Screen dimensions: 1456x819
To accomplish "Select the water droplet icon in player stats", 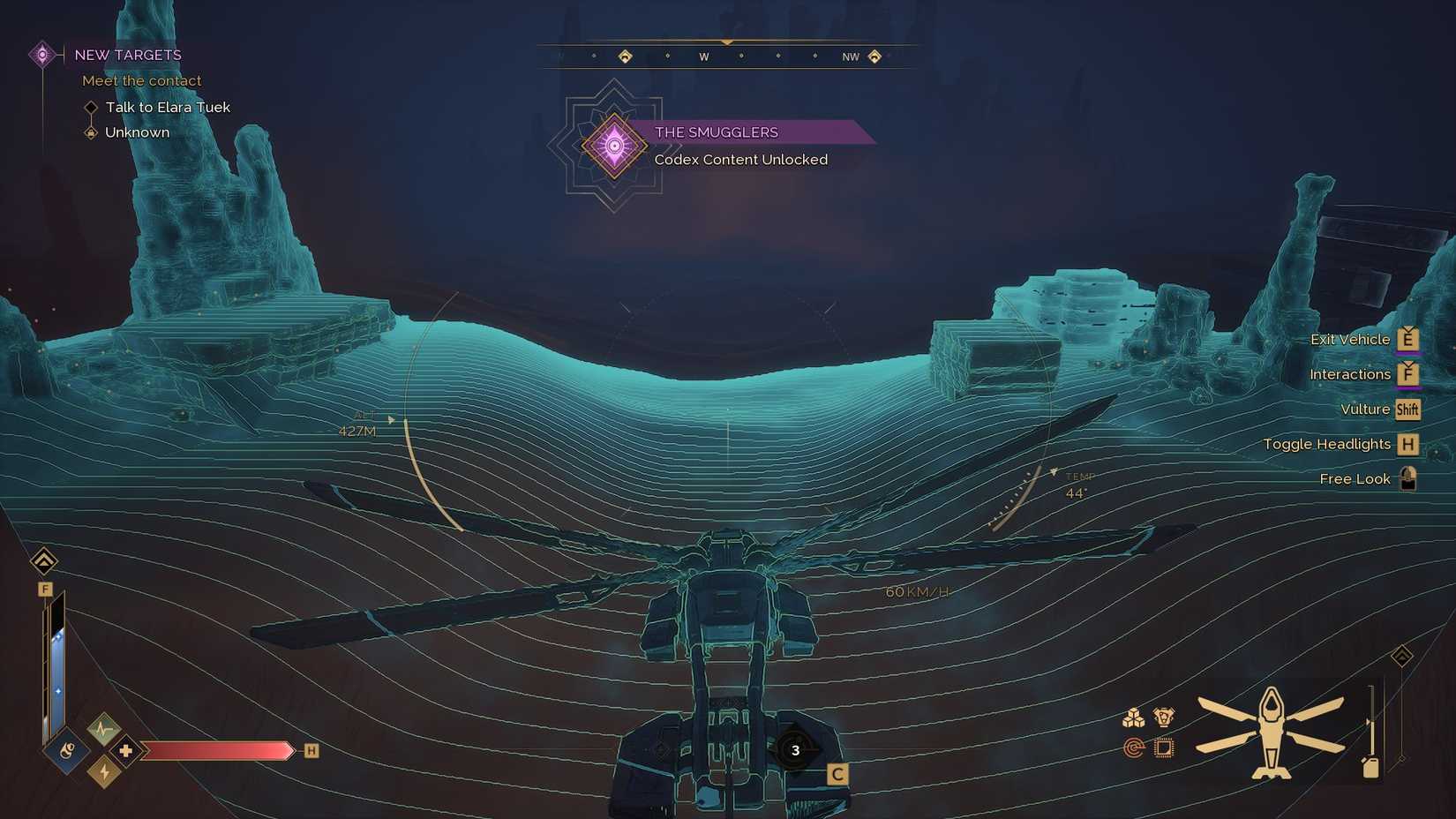I will click(x=66, y=751).
